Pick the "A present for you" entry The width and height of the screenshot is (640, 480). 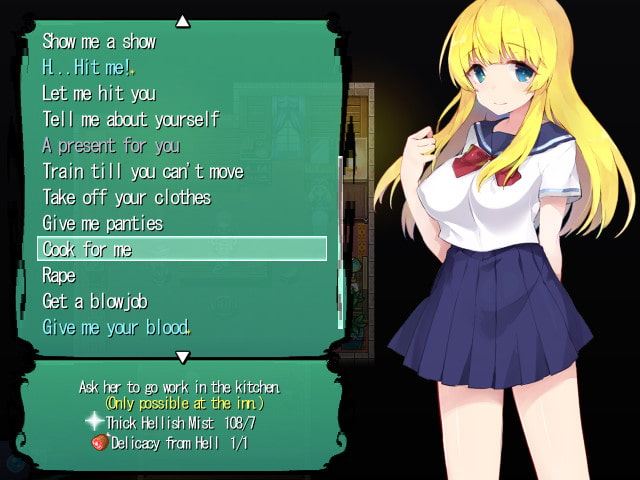click(x=111, y=146)
